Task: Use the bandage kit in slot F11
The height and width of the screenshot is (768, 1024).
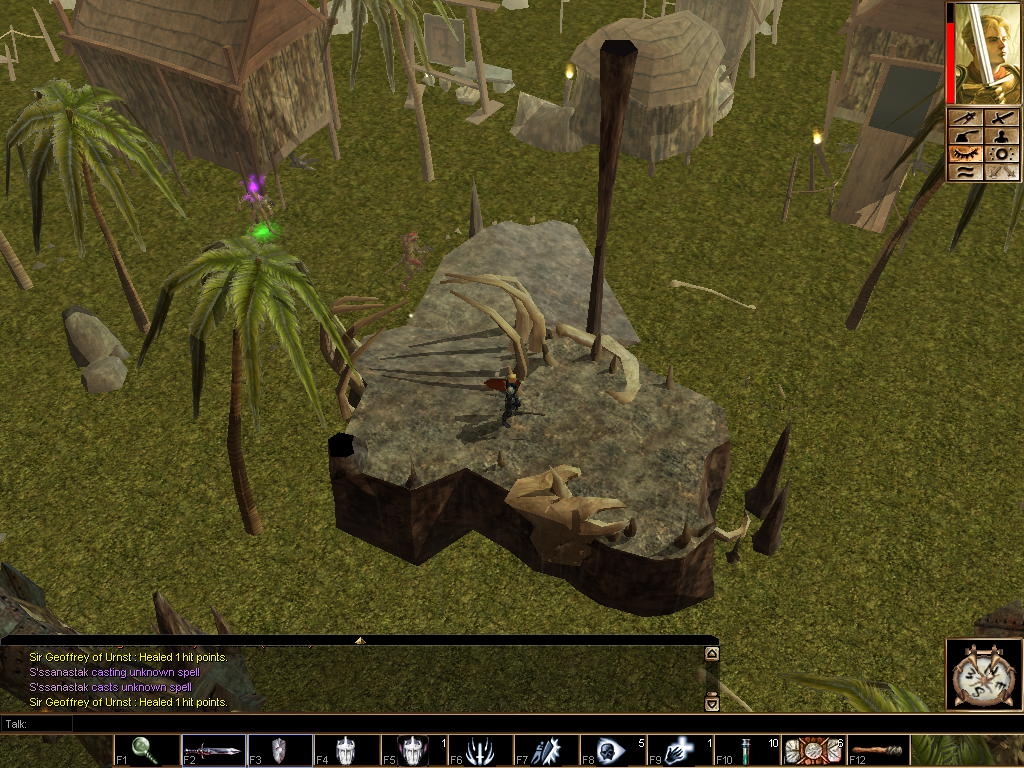Action: coord(812,750)
